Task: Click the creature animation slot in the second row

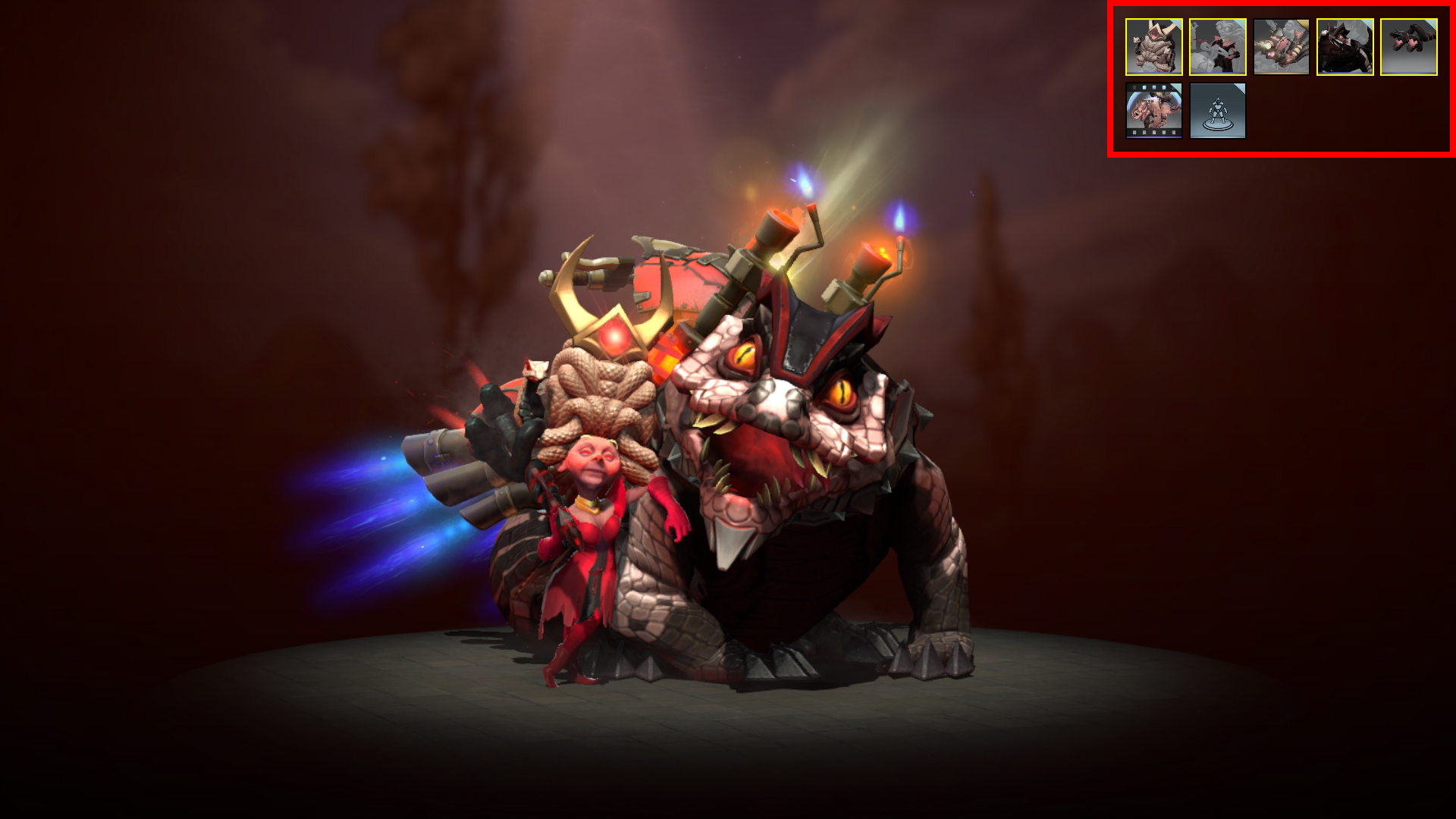Action: point(1153,112)
